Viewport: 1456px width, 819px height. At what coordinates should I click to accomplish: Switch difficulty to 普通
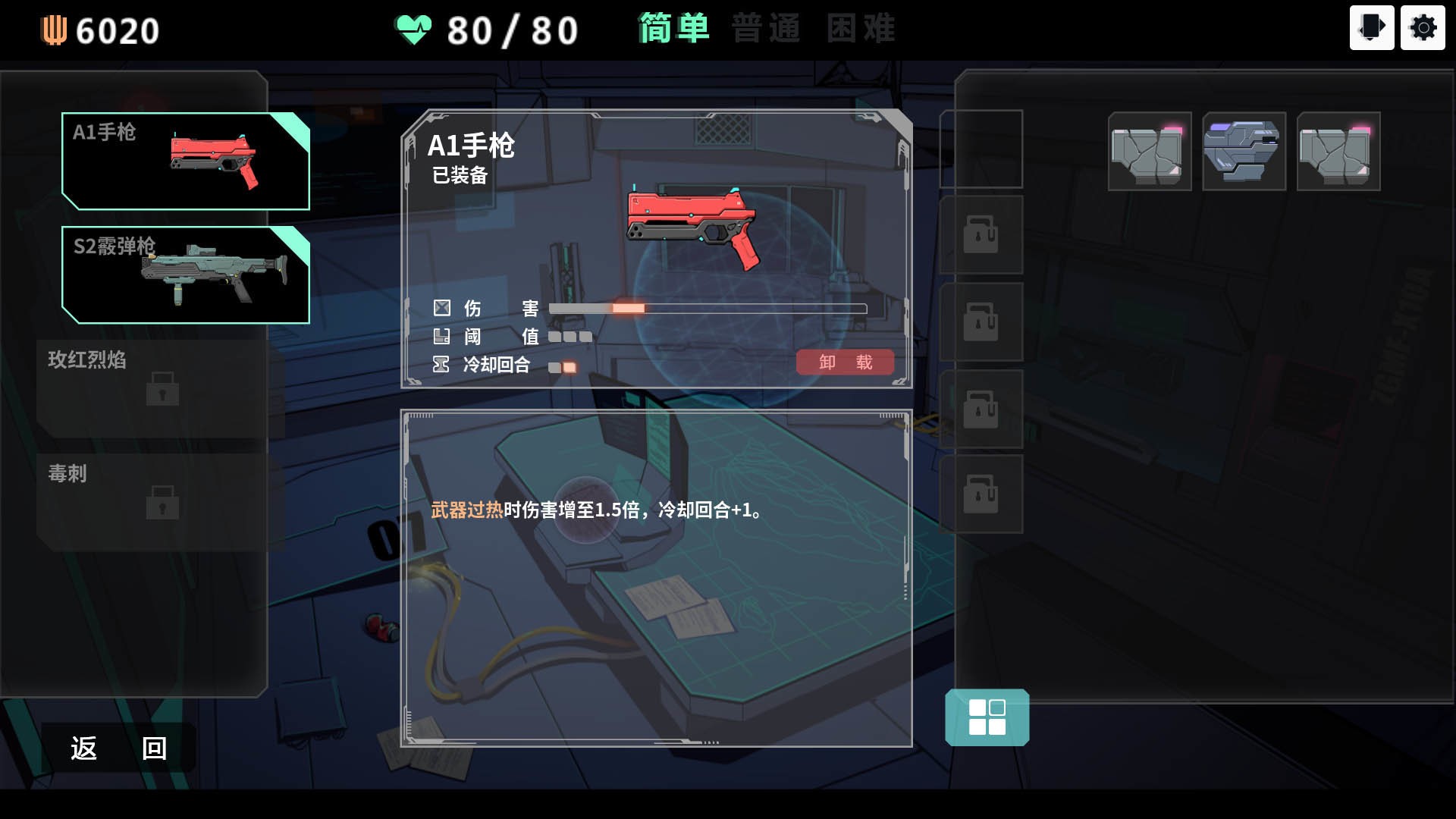[766, 29]
